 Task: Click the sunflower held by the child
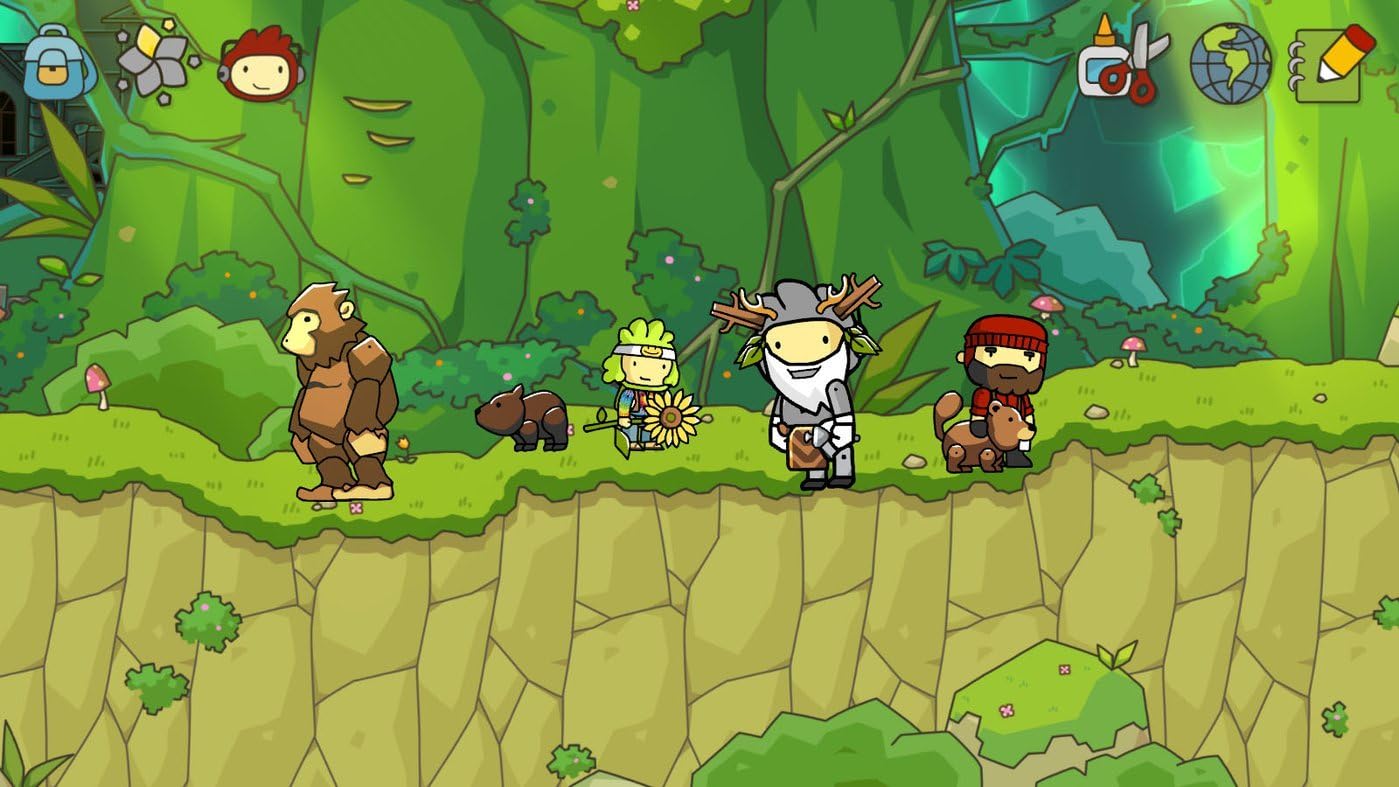tap(672, 415)
